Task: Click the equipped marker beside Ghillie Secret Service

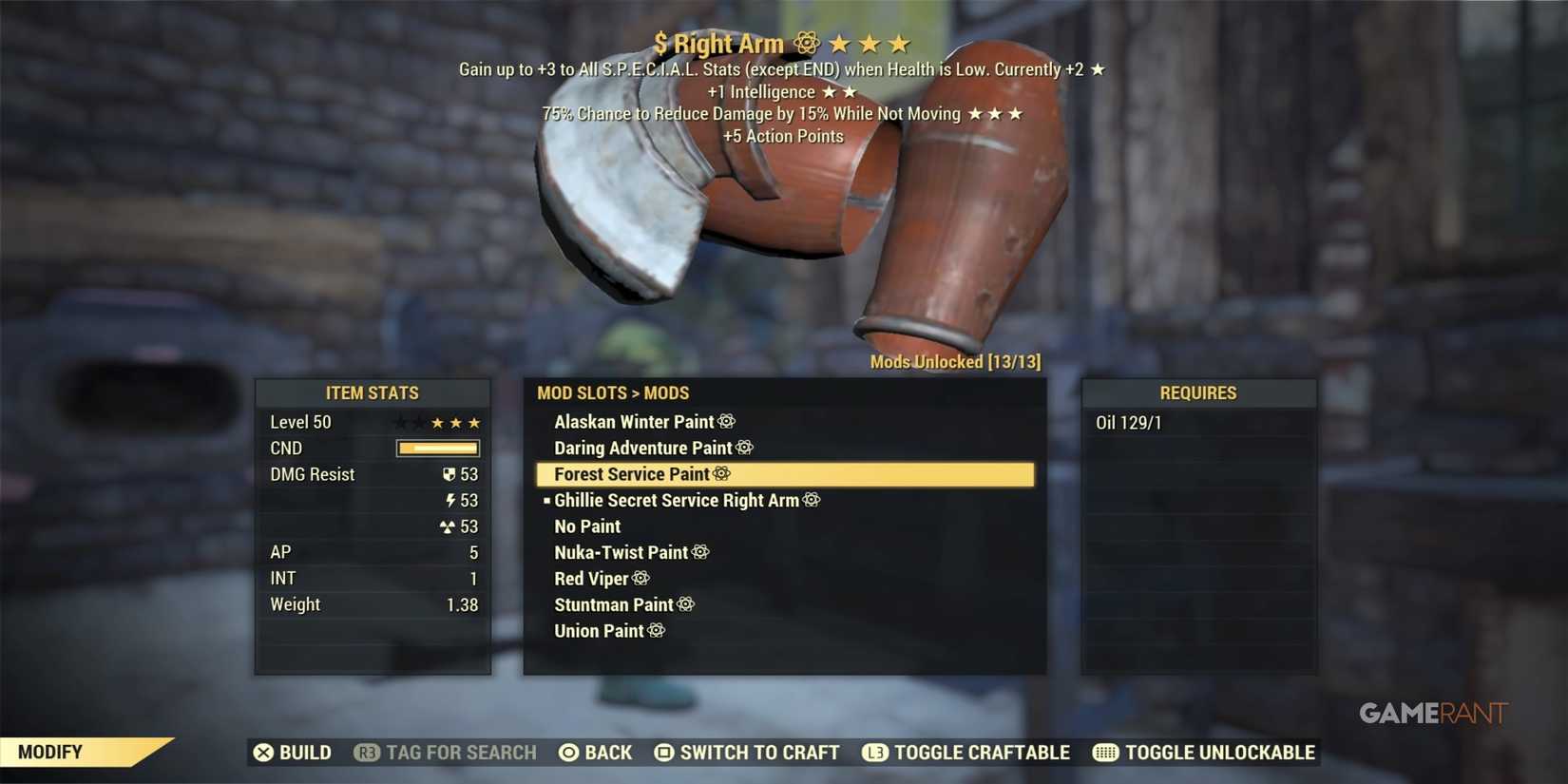Action: pyautogui.click(x=545, y=500)
